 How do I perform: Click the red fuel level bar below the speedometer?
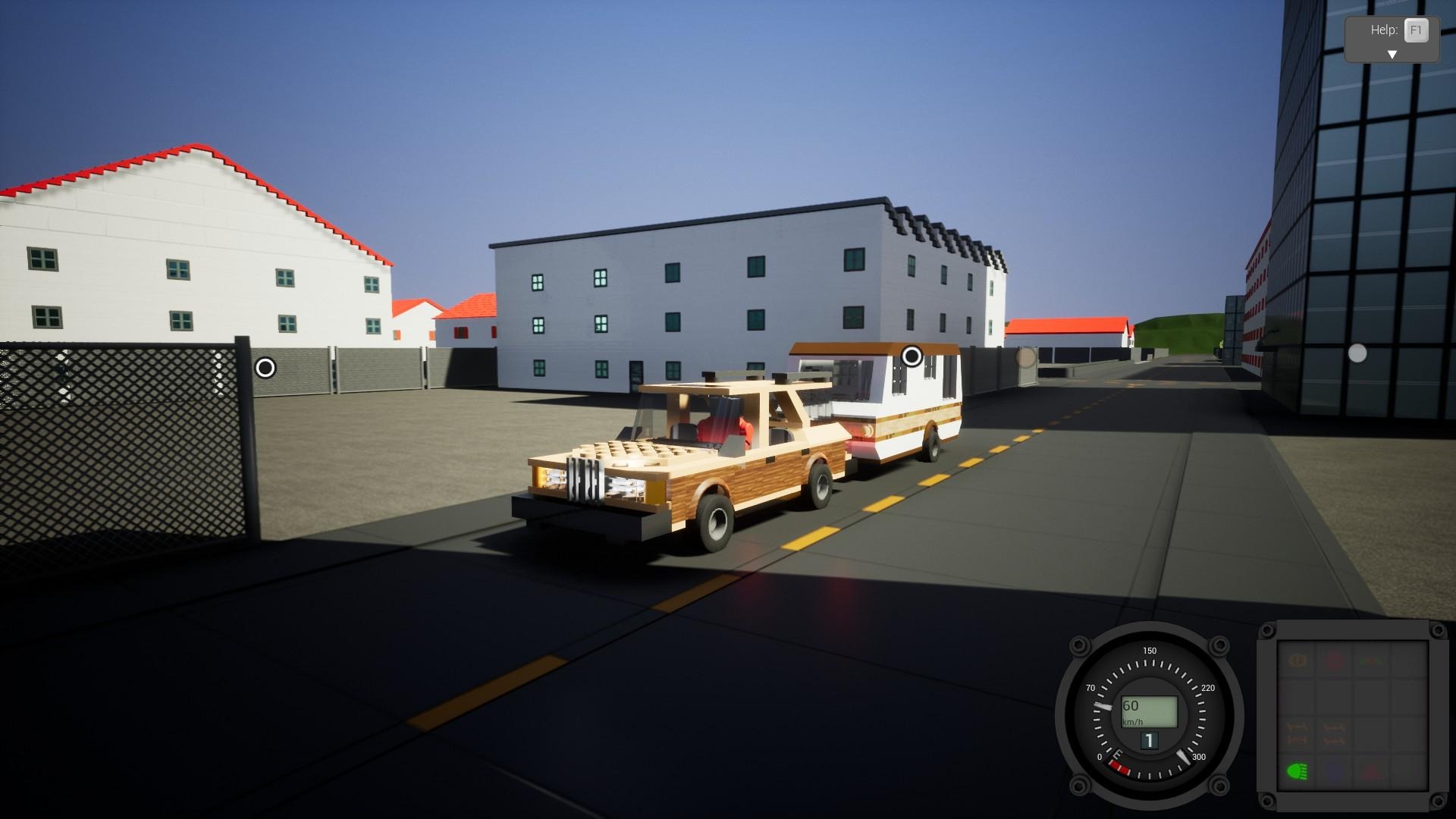click(1120, 767)
